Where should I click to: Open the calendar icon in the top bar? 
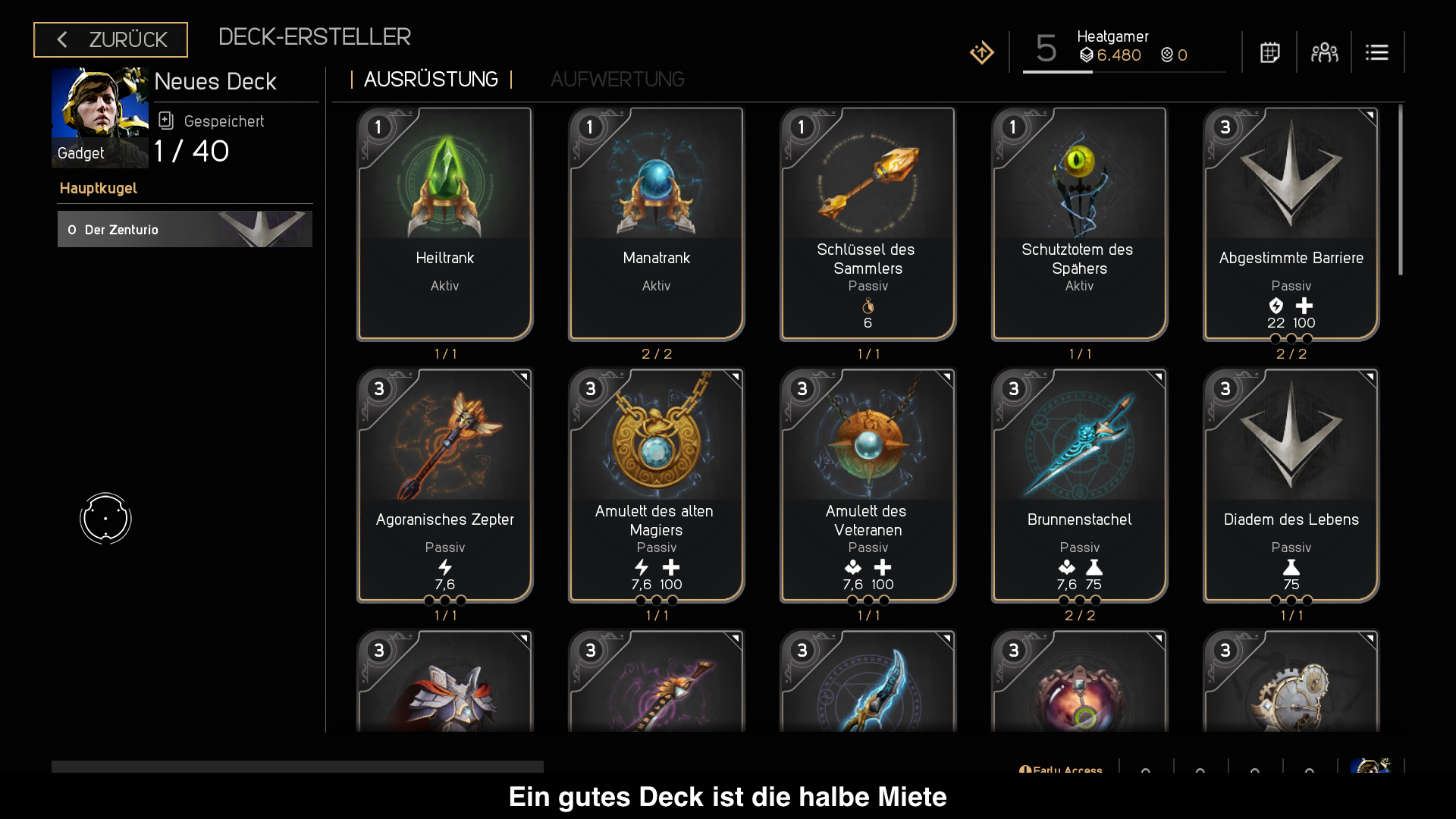1270,52
